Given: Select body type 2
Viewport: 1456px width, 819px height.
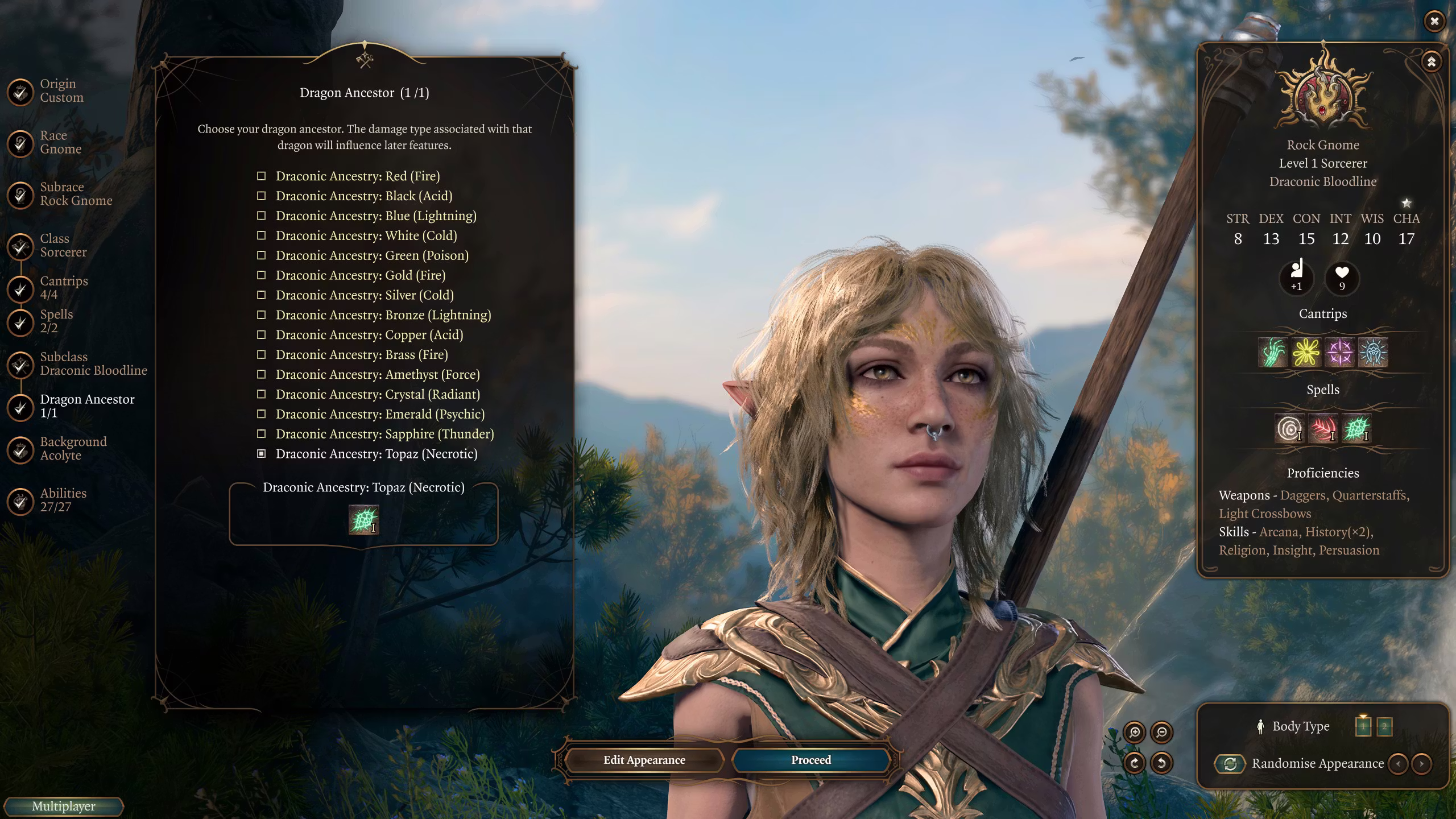Looking at the screenshot, I should tap(1384, 726).
